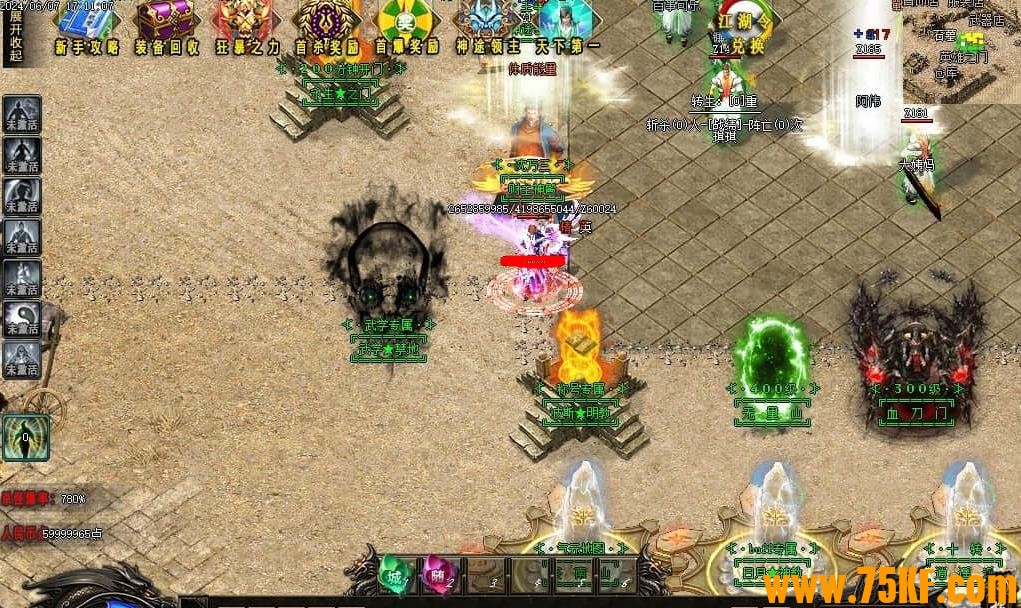Activate the green glowing figure icon

coord(25,438)
